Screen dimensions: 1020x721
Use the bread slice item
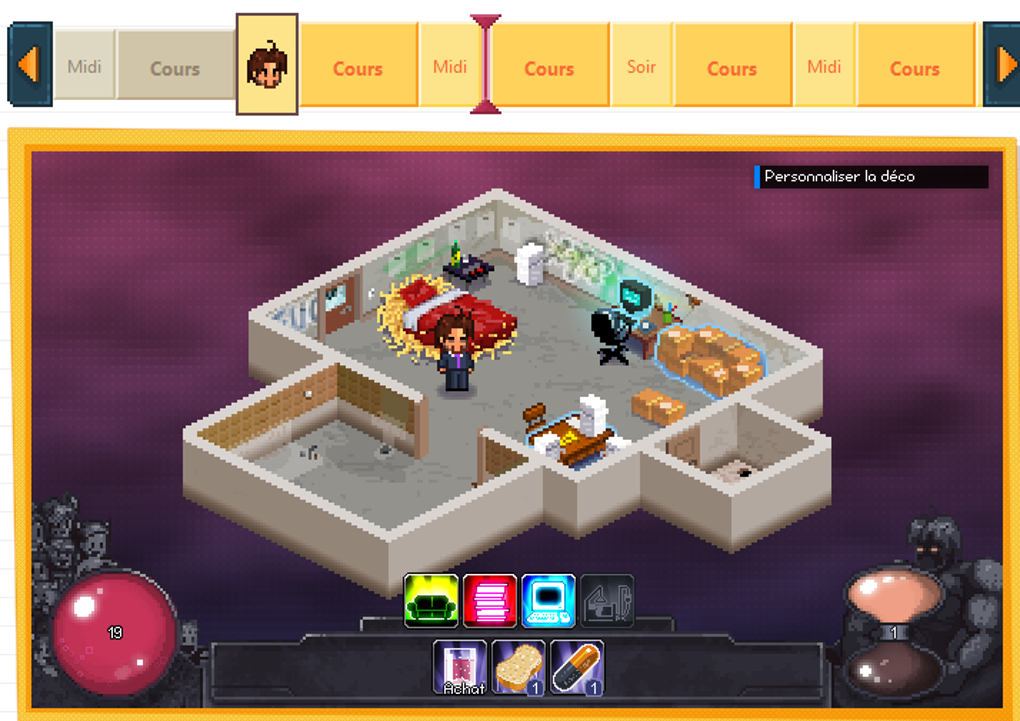click(518, 667)
